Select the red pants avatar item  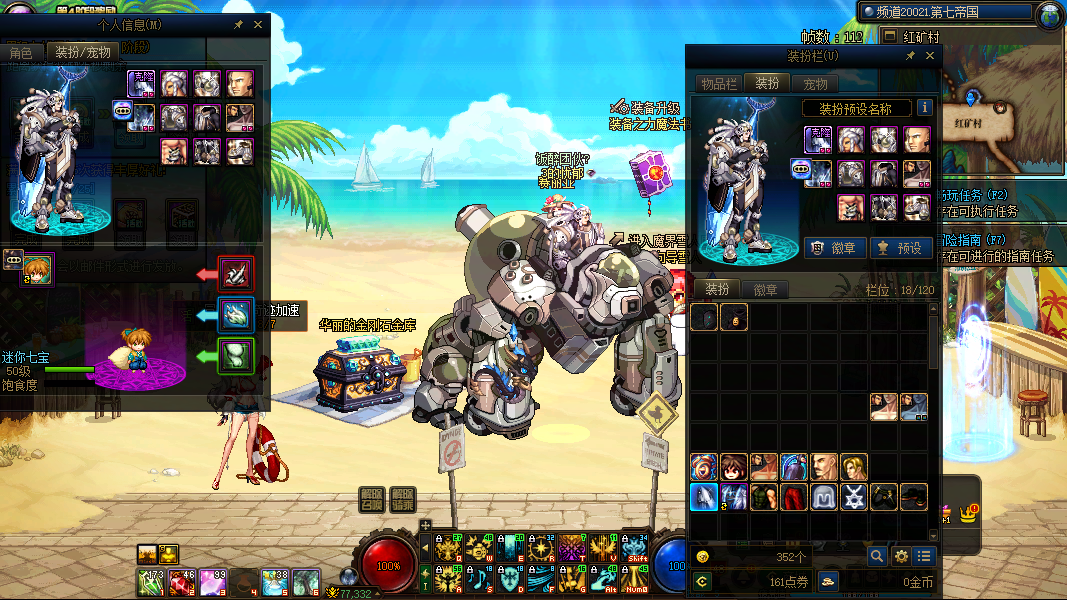pyautogui.click(x=794, y=497)
